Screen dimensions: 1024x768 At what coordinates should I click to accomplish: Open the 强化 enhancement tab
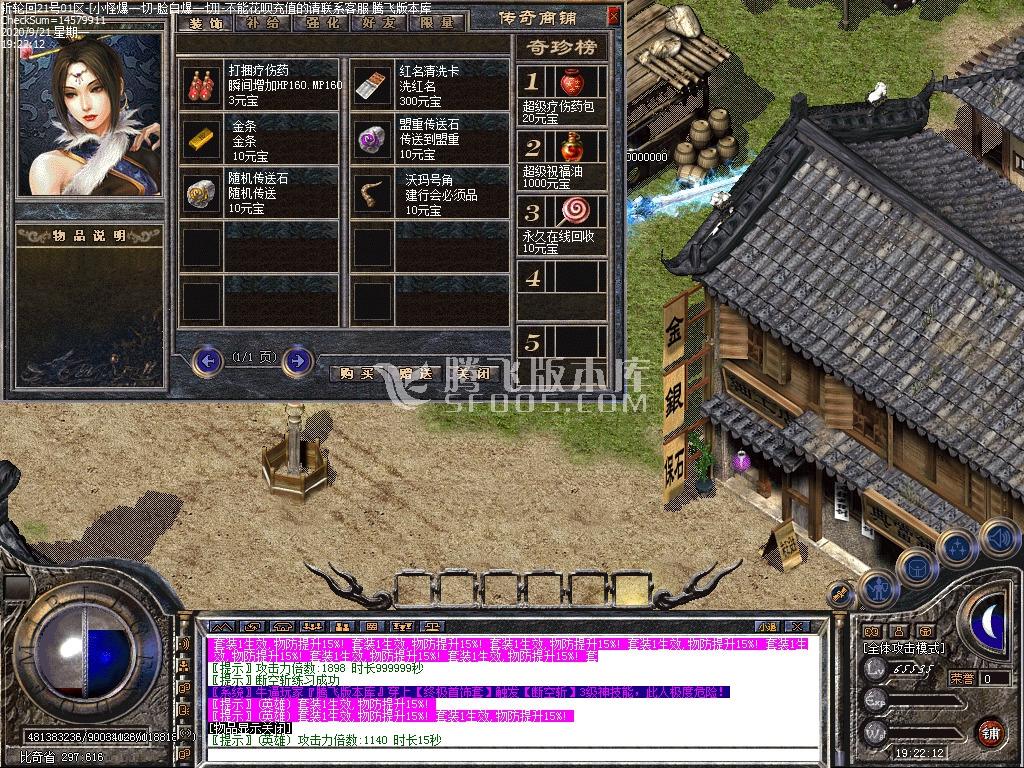coord(320,22)
